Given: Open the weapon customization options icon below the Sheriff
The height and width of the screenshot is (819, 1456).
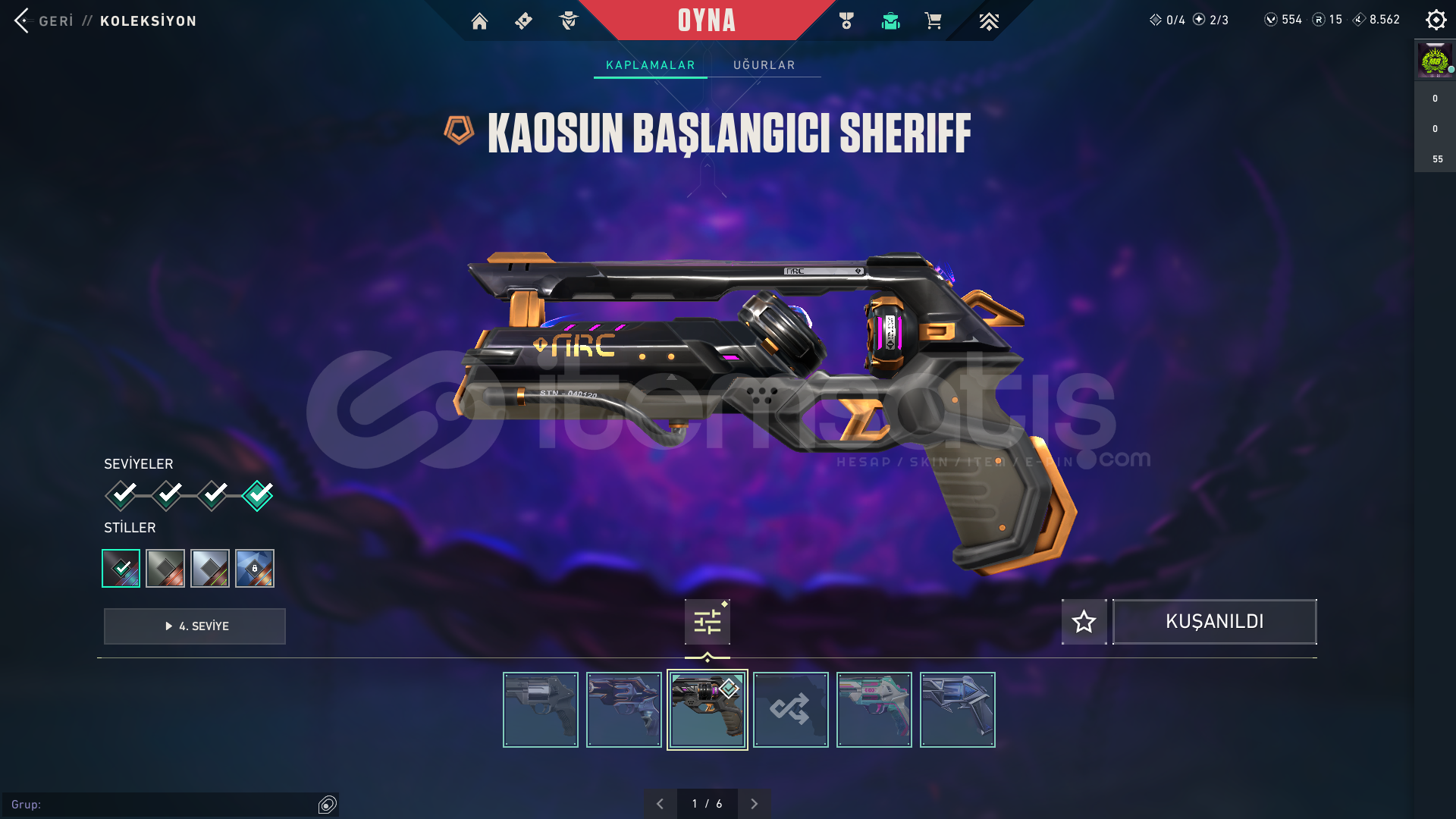Looking at the screenshot, I should click(707, 621).
